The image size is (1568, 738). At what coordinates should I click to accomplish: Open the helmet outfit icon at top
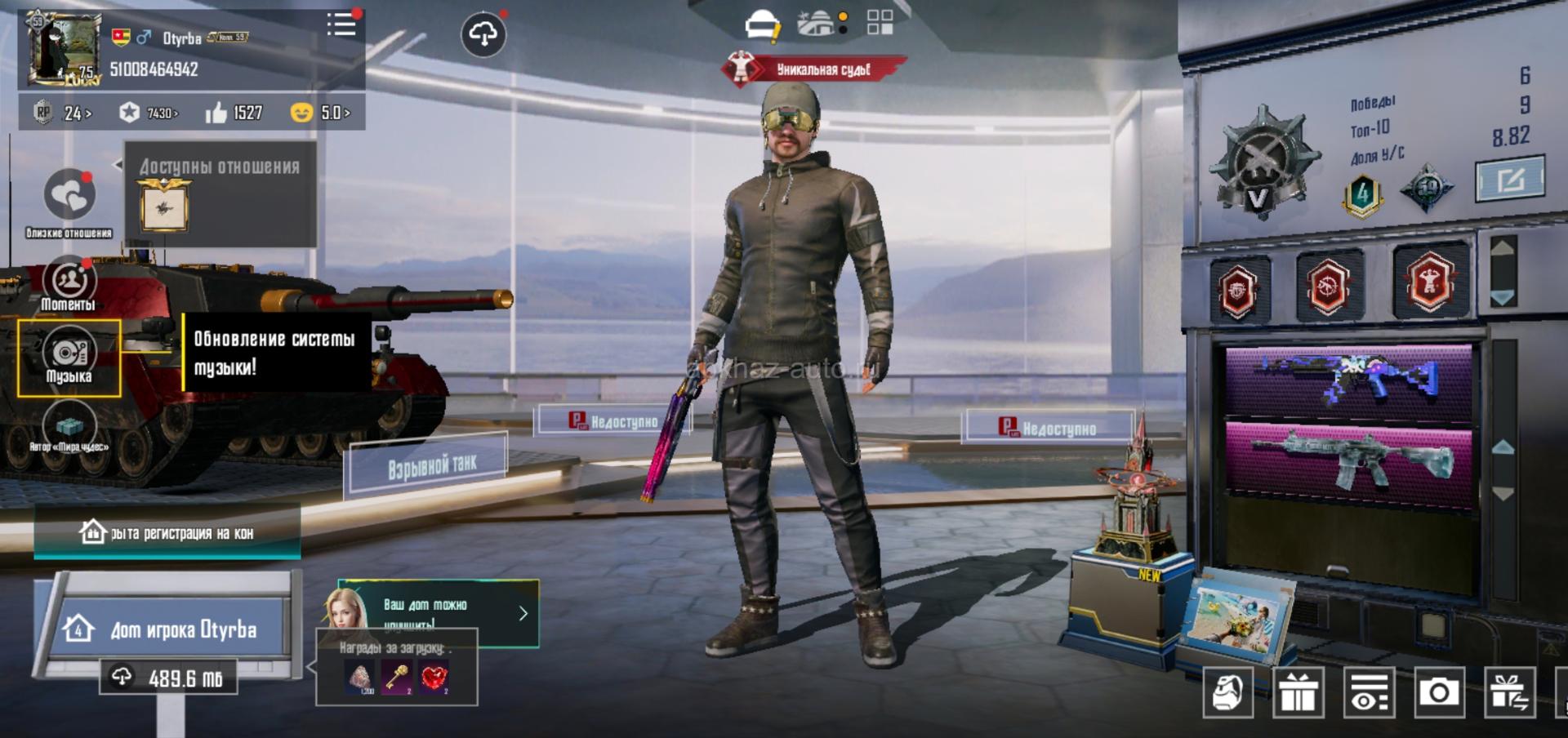(x=763, y=24)
